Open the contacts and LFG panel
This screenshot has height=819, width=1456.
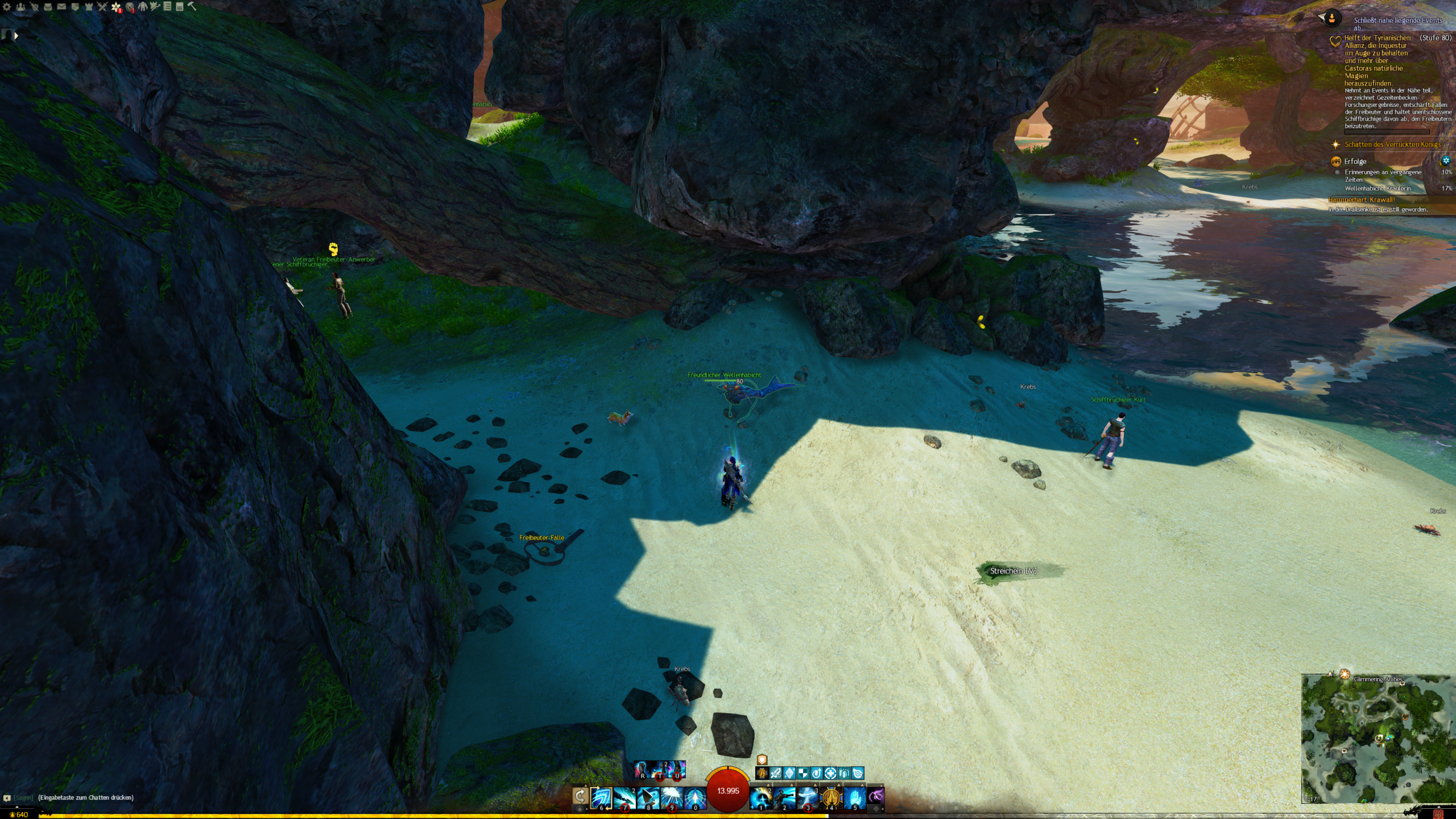pyautogui.click(x=20, y=7)
